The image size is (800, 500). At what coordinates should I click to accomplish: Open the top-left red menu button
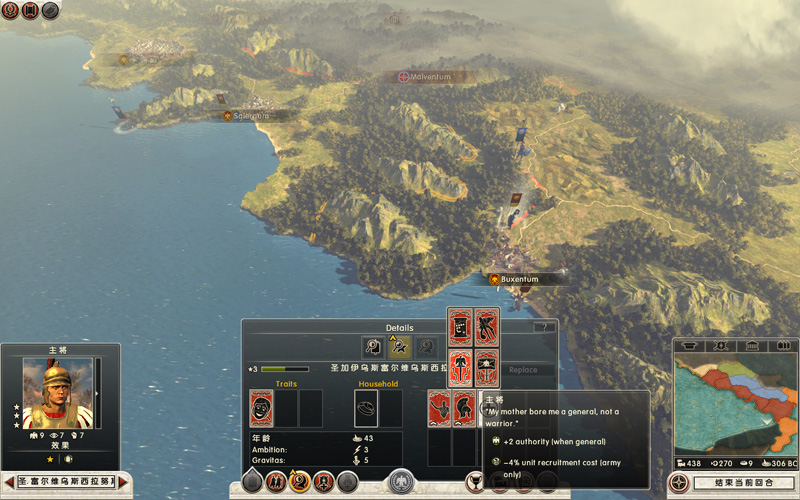coord(9,11)
